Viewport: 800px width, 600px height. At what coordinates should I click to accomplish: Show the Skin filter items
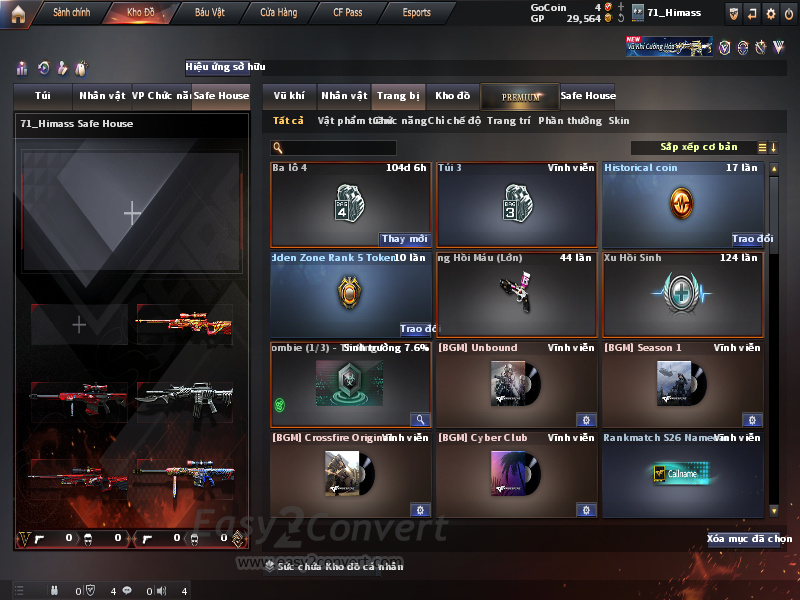(619, 120)
